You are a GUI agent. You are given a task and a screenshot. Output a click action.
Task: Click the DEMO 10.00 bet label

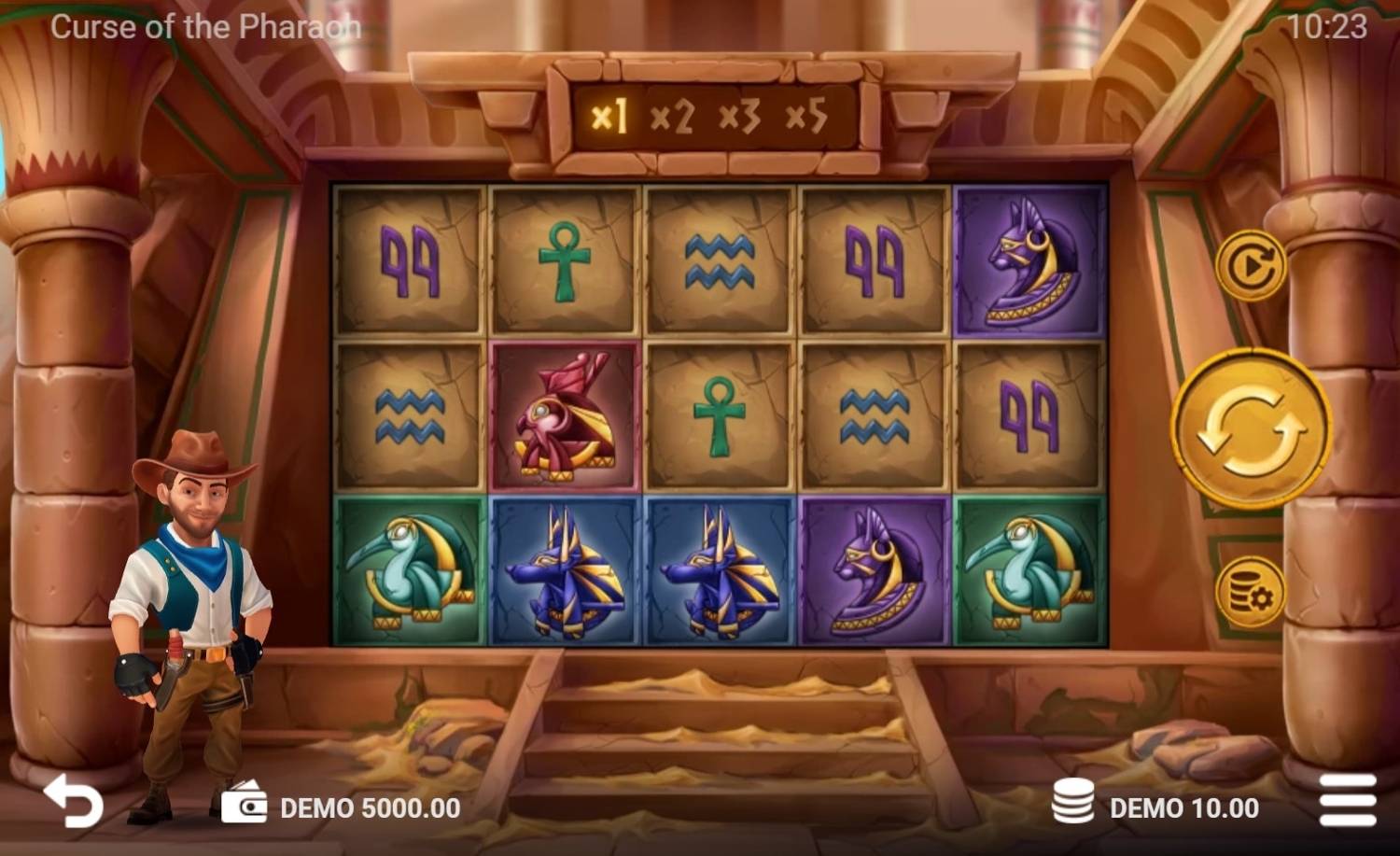point(1183,807)
